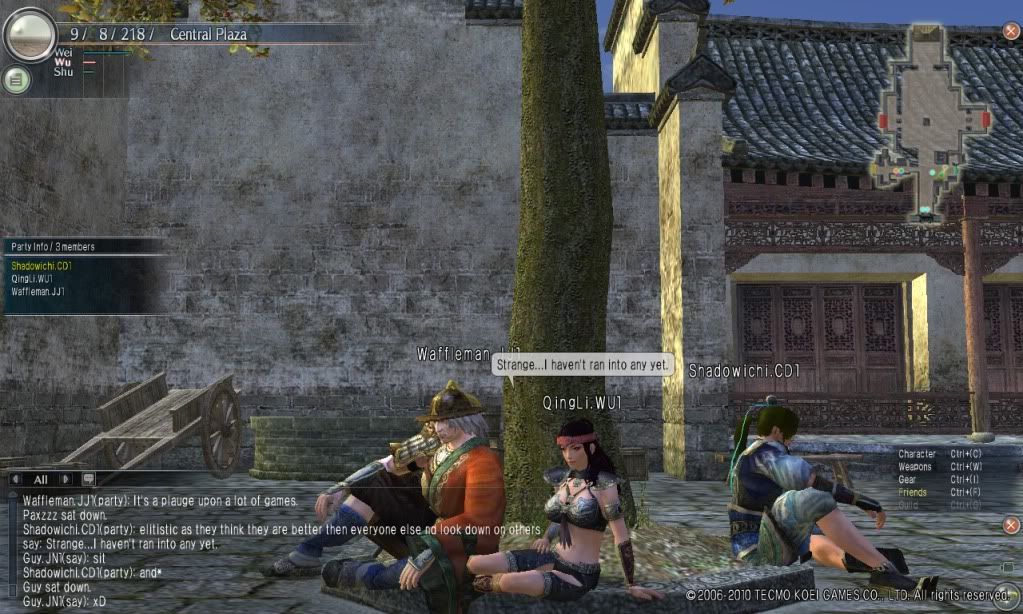The image size is (1023, 614).
Task: Open the Friends list
Action: pyautogui.click(x=911, y=492)
